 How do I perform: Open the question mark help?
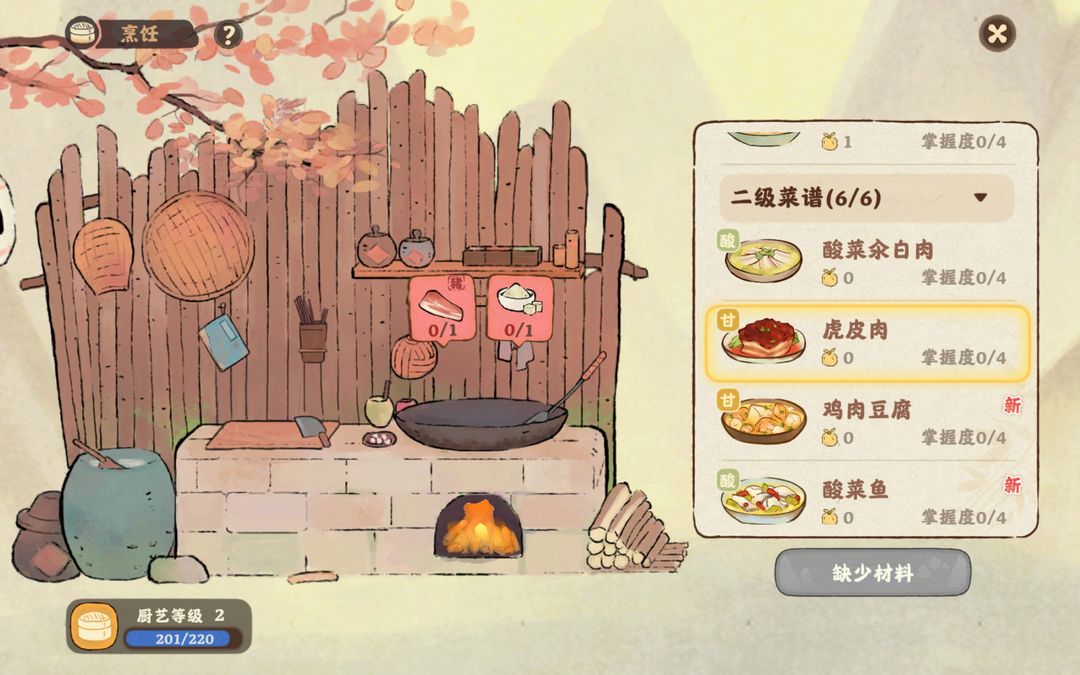(x=229, y=35)
